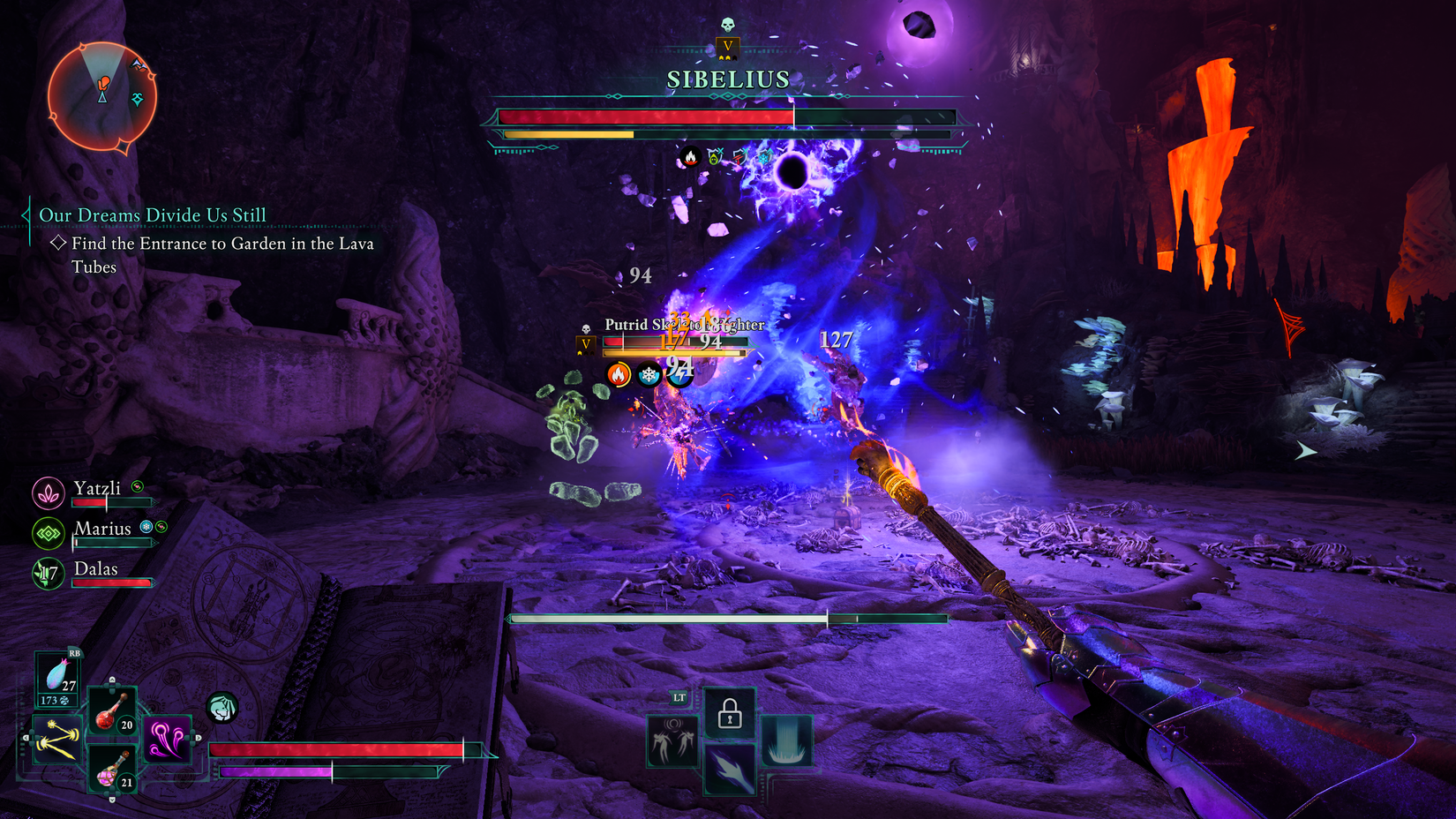Activate the magenta swirling missiles ability
The image size is (1456, 819).
(166, 739)
